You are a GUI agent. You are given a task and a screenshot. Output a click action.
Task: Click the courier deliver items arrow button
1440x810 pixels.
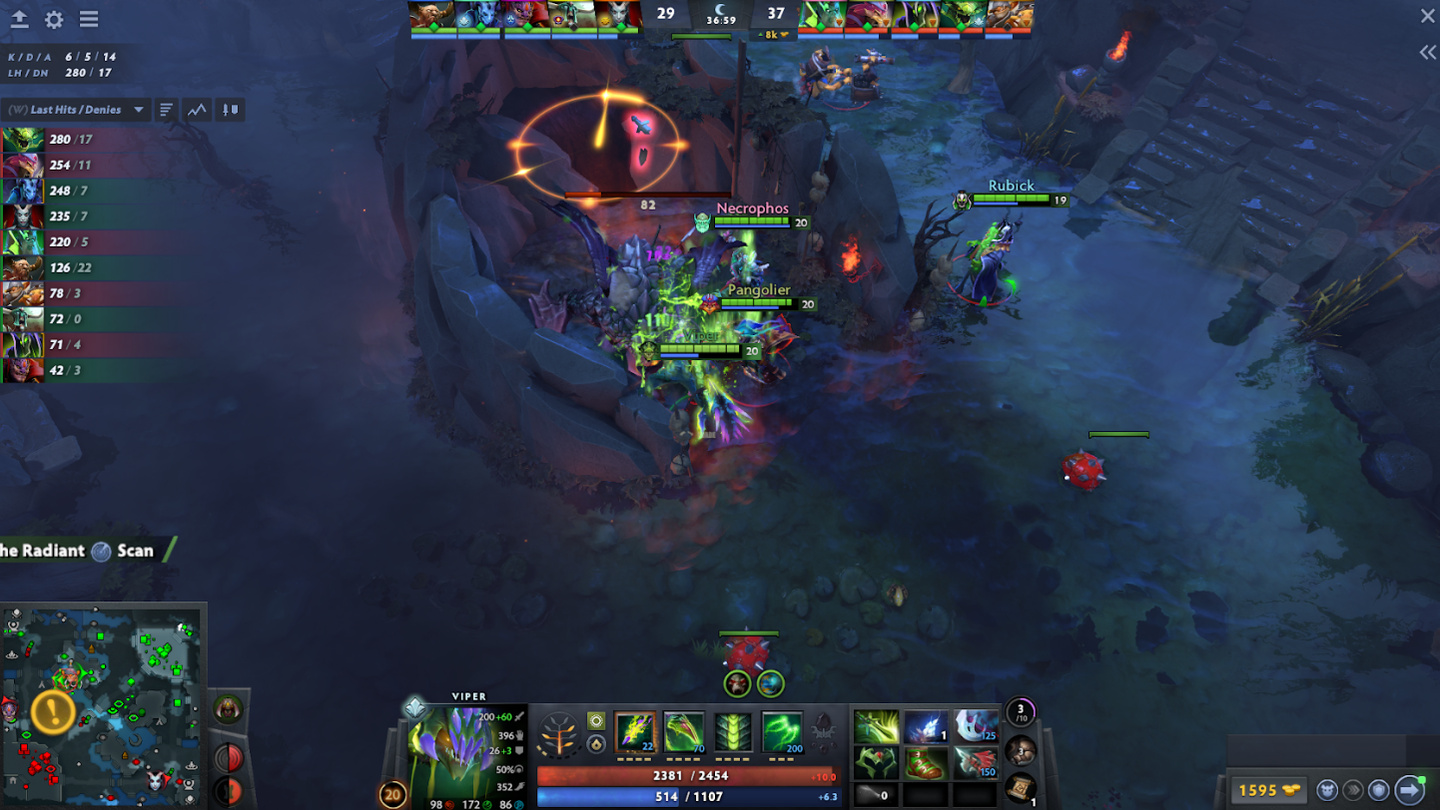1409,790
